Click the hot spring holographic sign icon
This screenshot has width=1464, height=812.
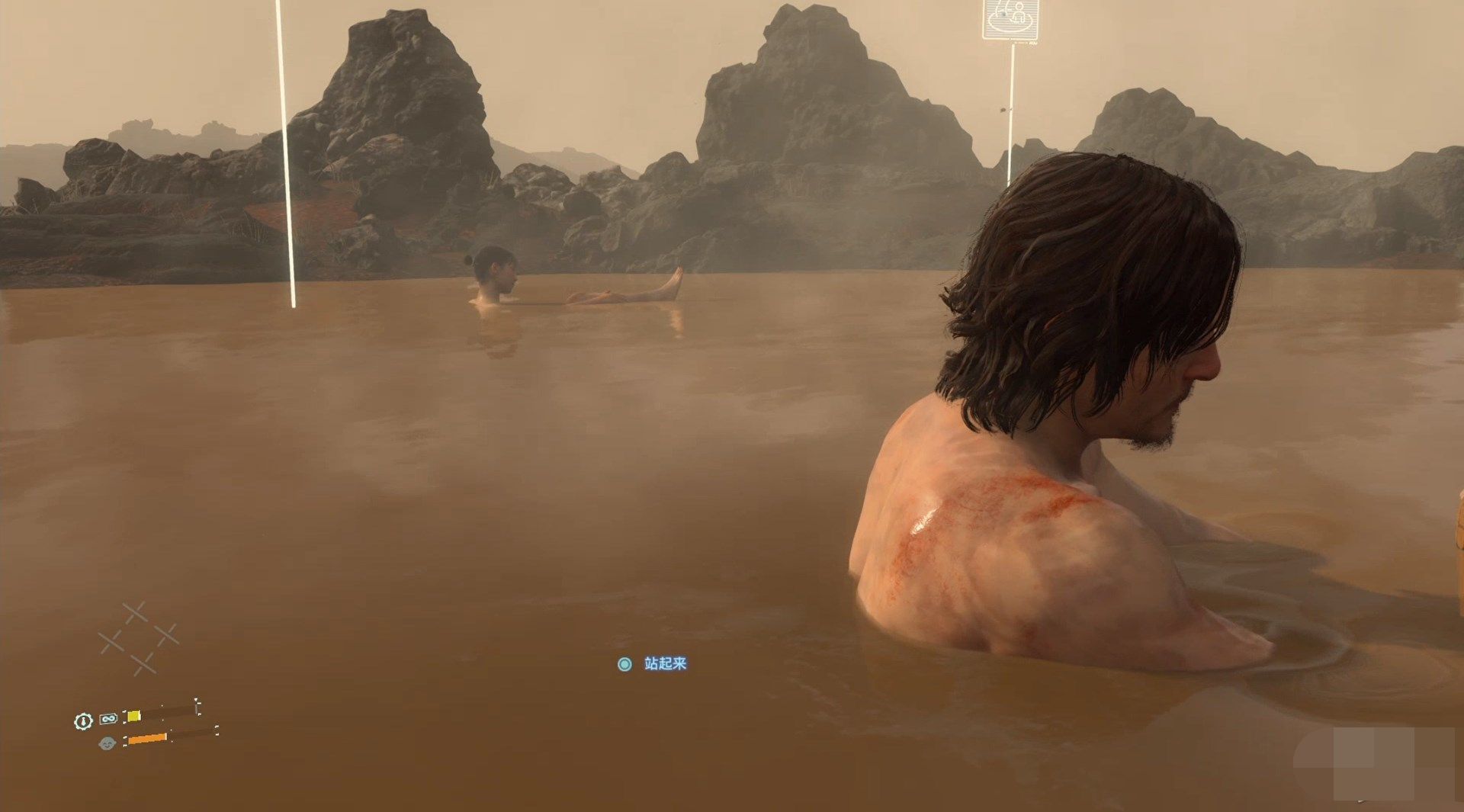pyautogui.click(x=1010, y=19)
